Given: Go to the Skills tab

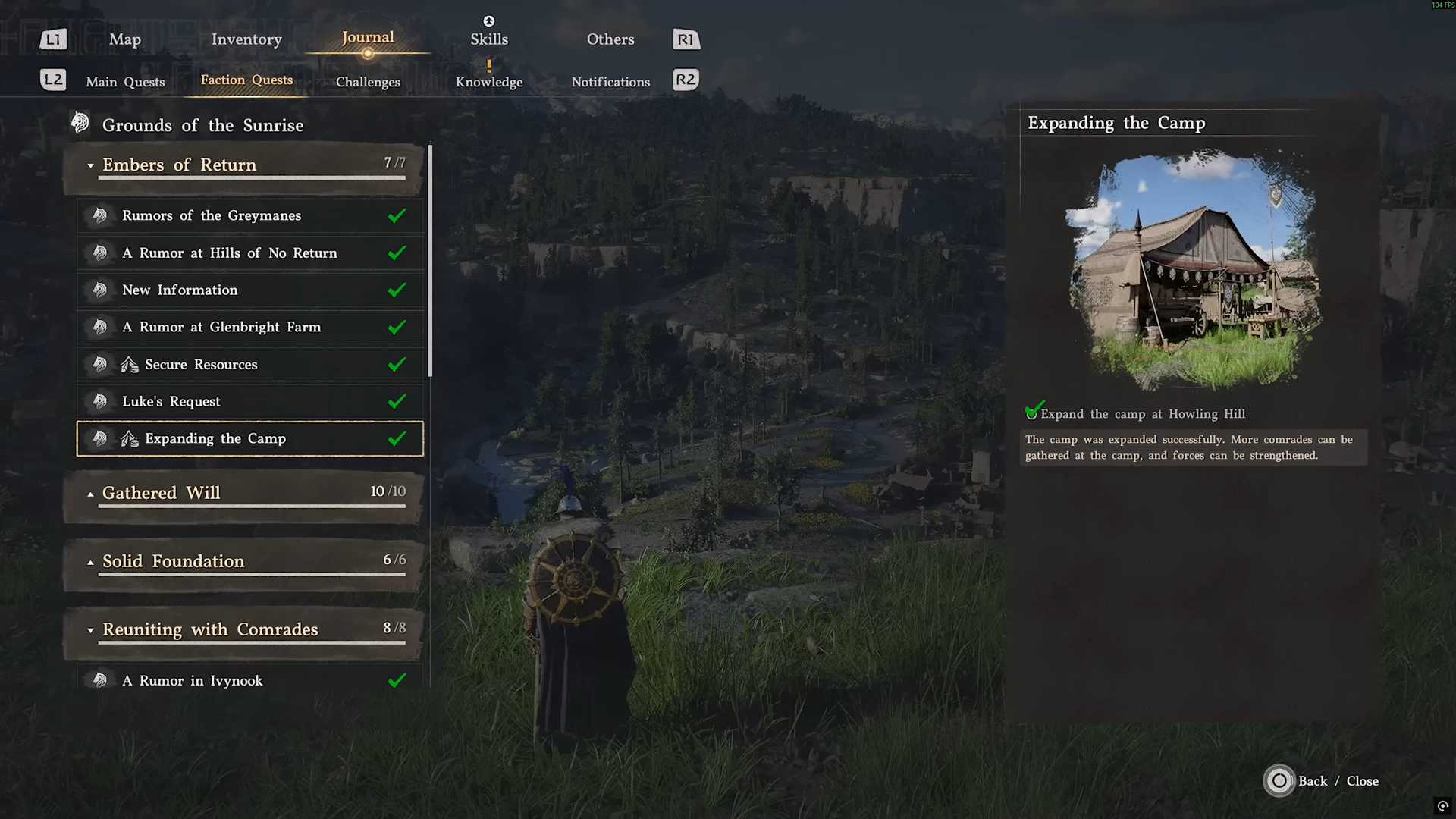Looking at the screenshot, I should pyautogui.click(x=489, y=39).
